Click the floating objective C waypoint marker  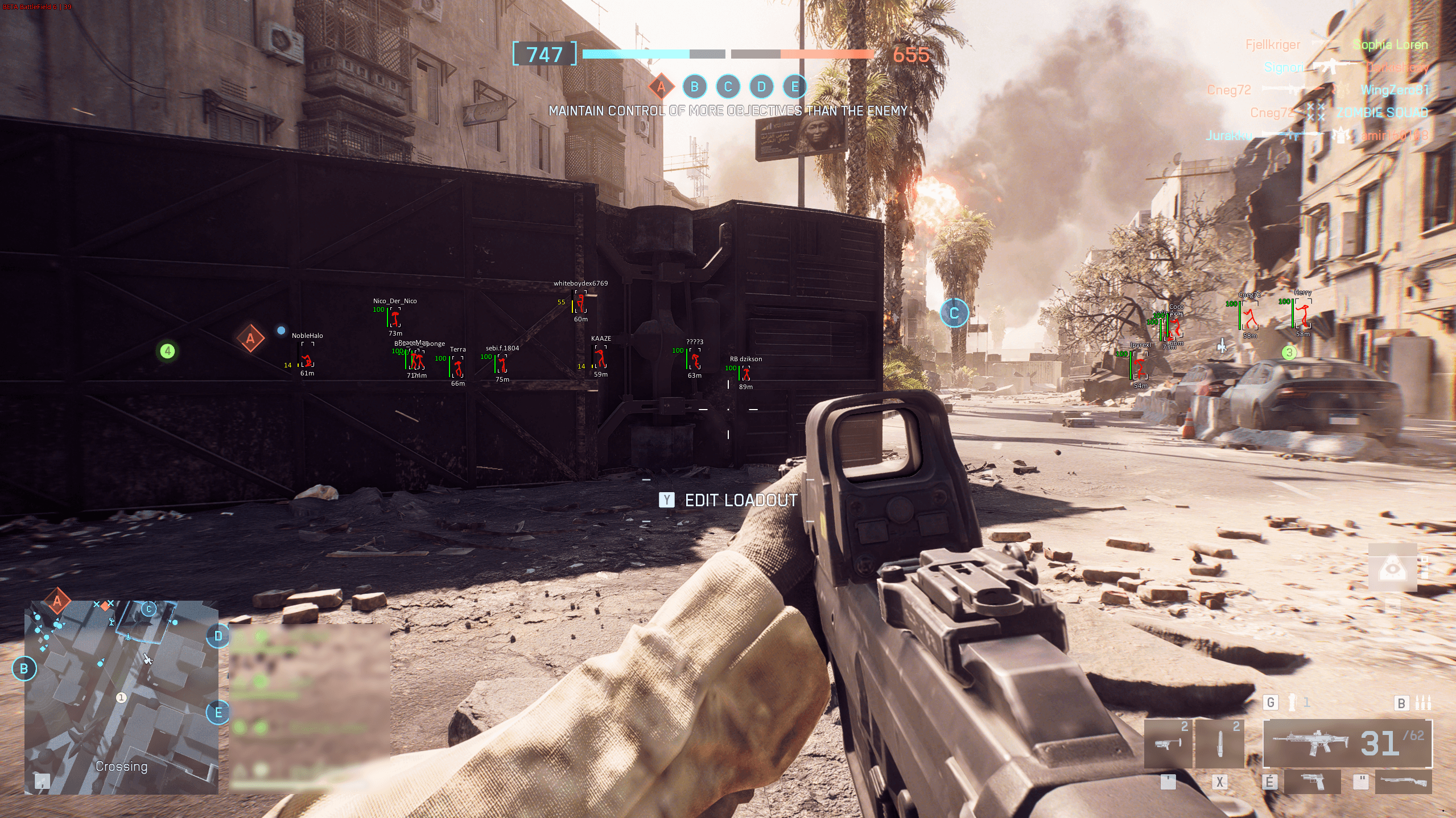(954, 313)
